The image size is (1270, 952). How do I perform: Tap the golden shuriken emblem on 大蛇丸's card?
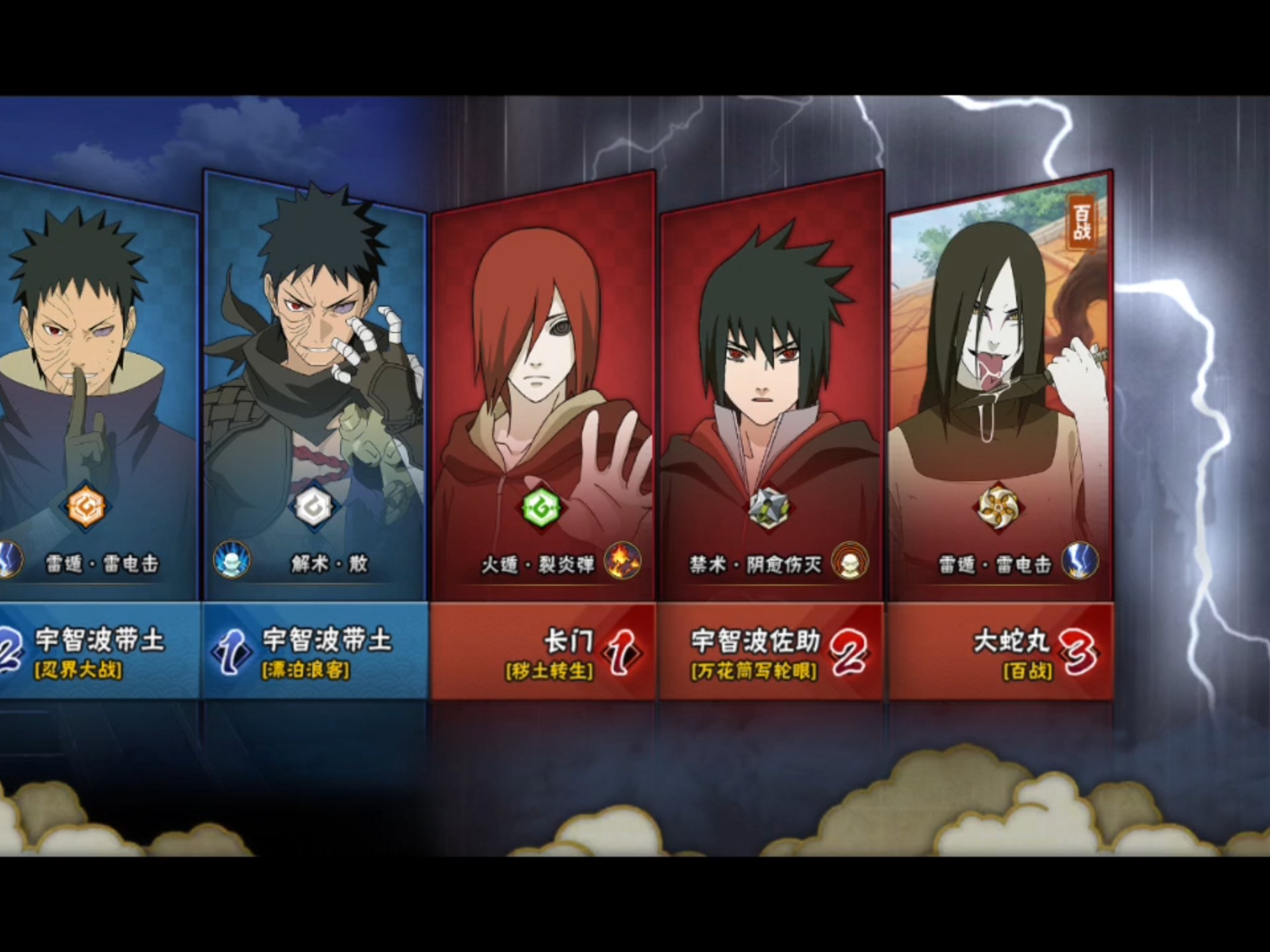click(x=997, y=508)
